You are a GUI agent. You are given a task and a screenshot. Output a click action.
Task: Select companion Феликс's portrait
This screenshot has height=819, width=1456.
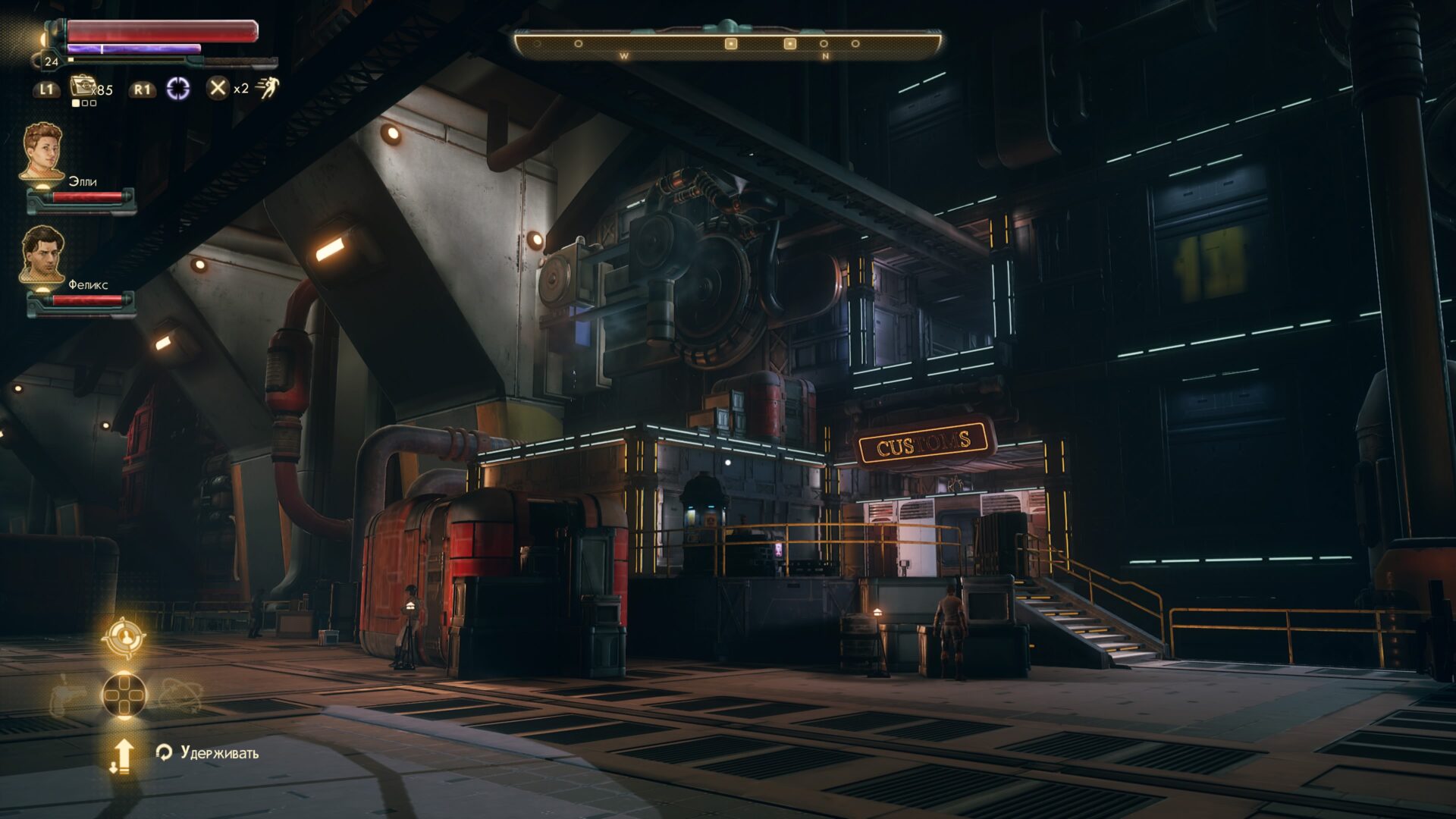42,255
